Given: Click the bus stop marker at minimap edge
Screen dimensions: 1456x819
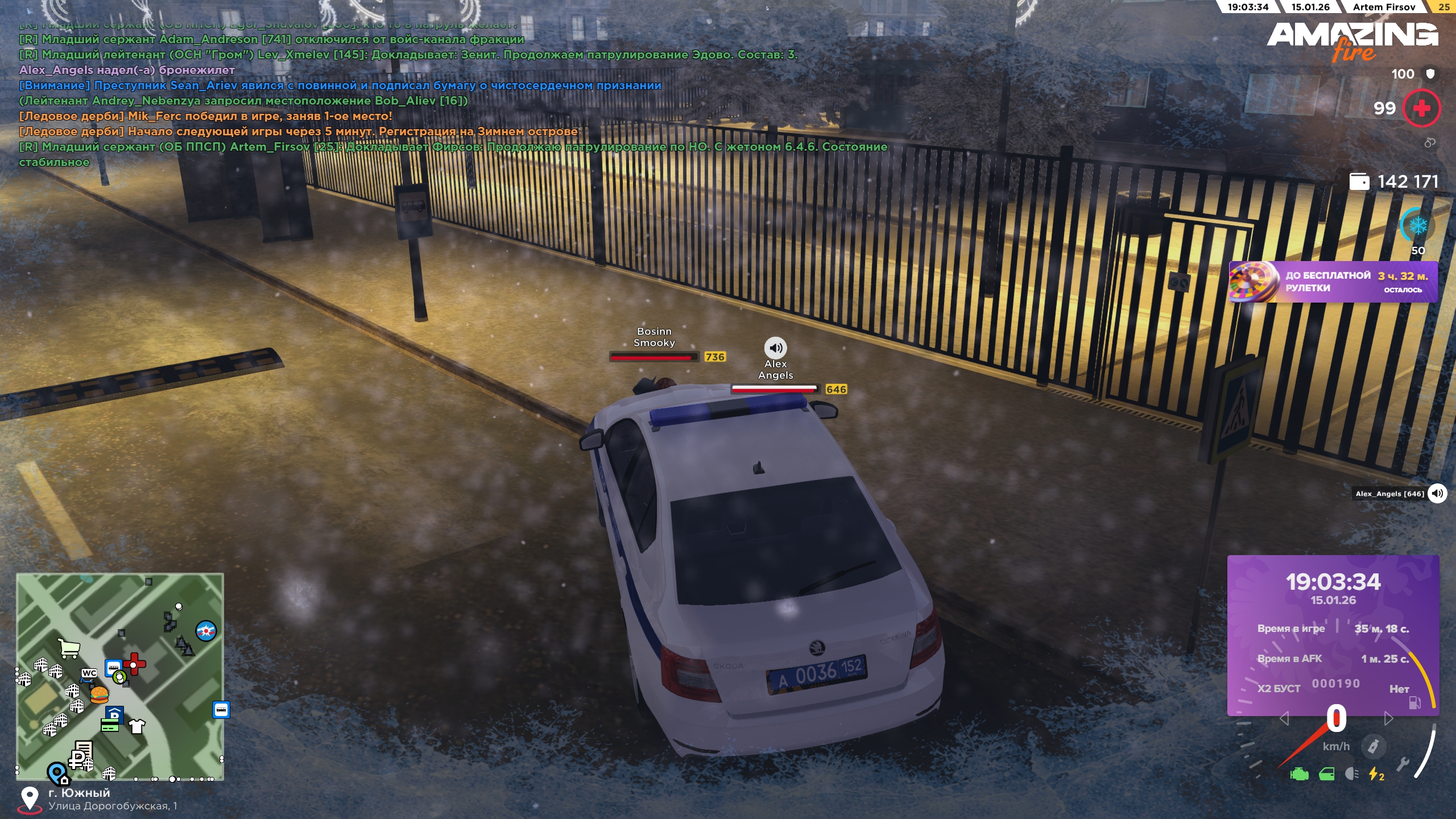Looking at the screenshot, I should pos(221,709).
